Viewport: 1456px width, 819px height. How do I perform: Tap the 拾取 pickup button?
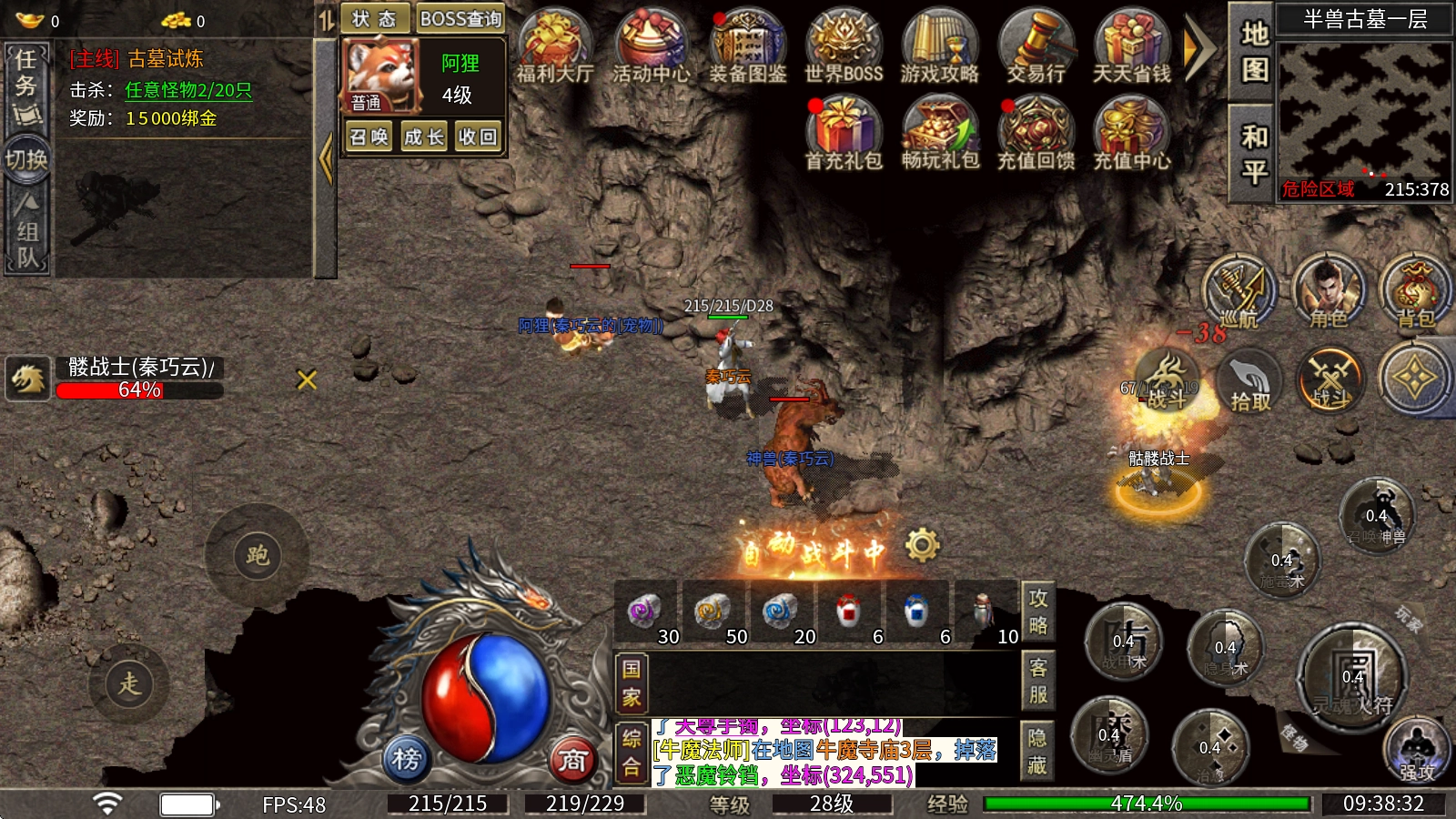pos(1249,380)
